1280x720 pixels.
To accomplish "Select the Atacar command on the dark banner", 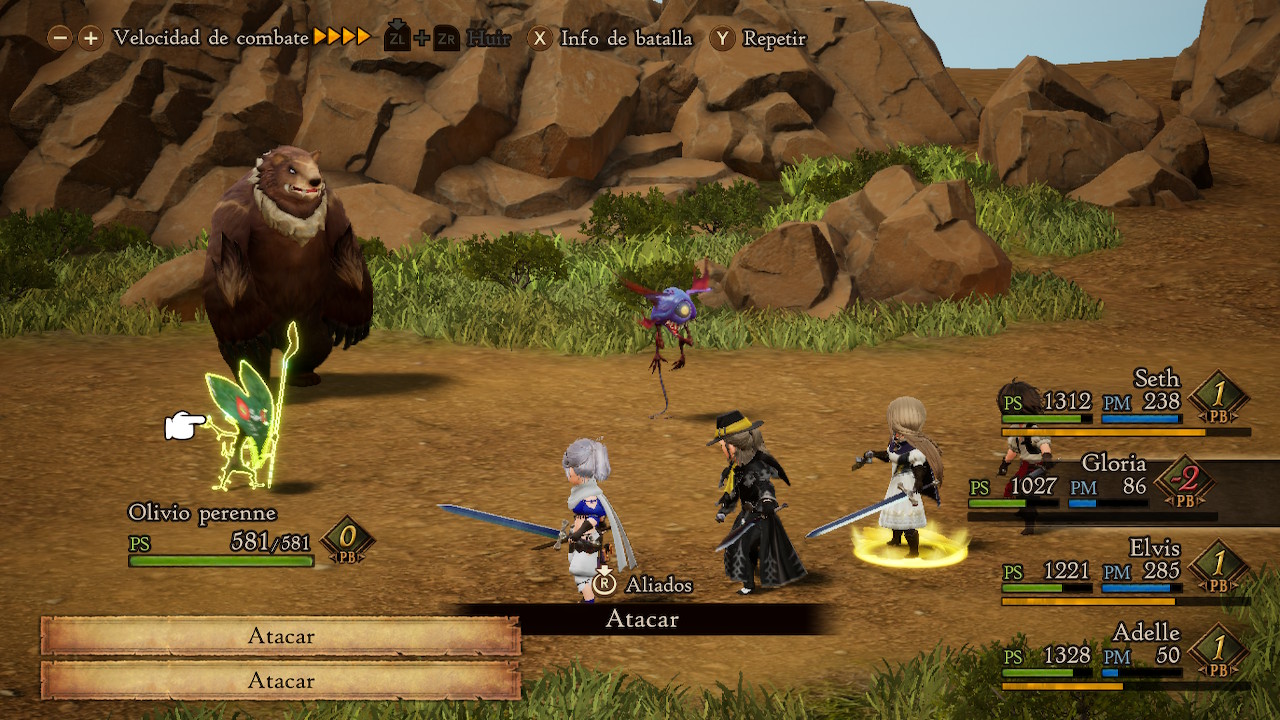I will (x=642, y=619).
